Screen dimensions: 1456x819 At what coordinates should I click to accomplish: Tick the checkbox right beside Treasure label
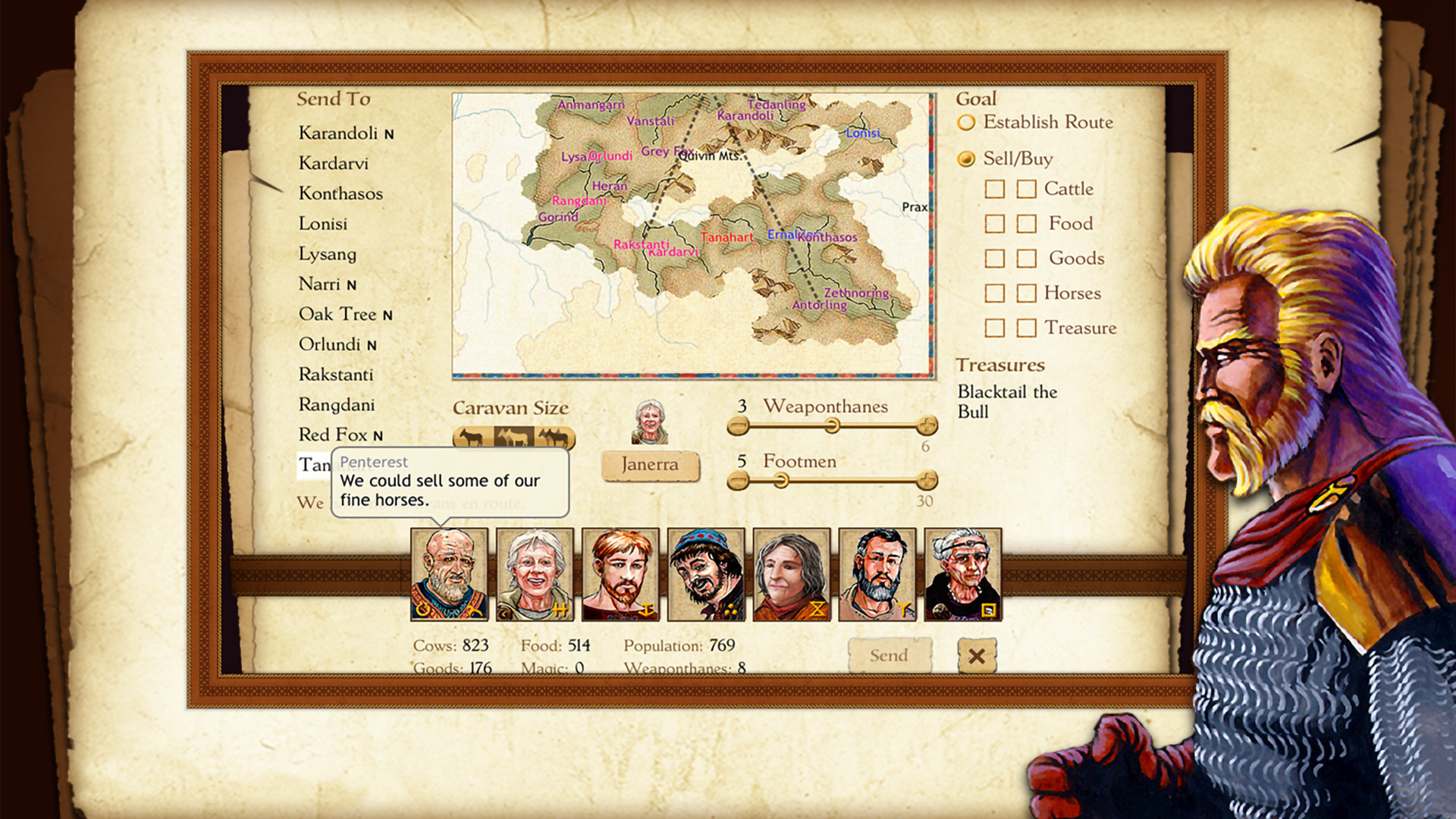coord(1026,328)
